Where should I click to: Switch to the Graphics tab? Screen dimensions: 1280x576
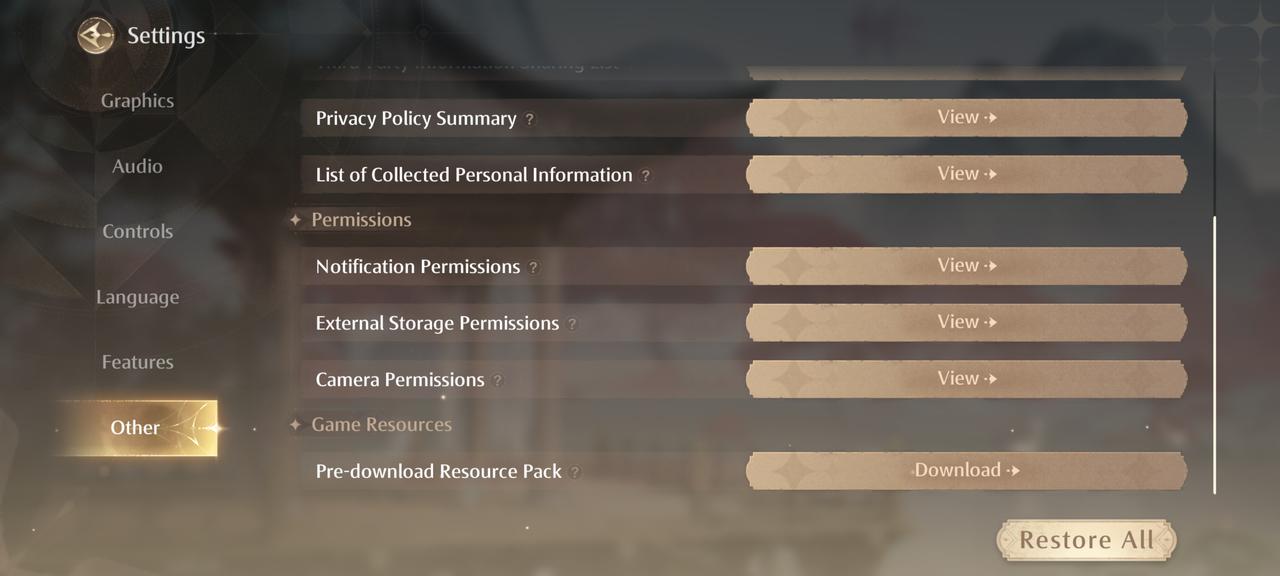point(137,101)
